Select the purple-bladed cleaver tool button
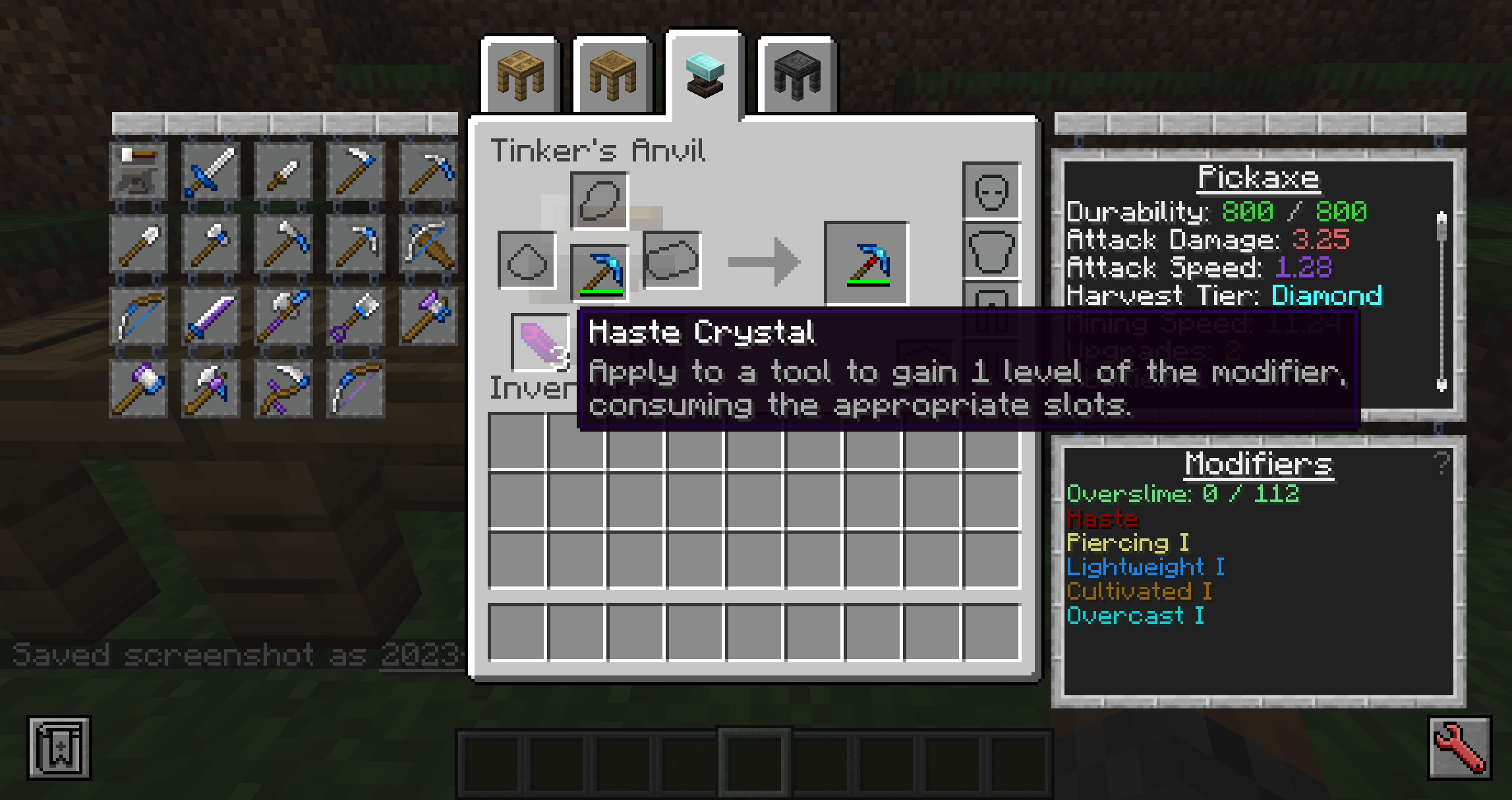1512x800 pixels. click(211, 317)
